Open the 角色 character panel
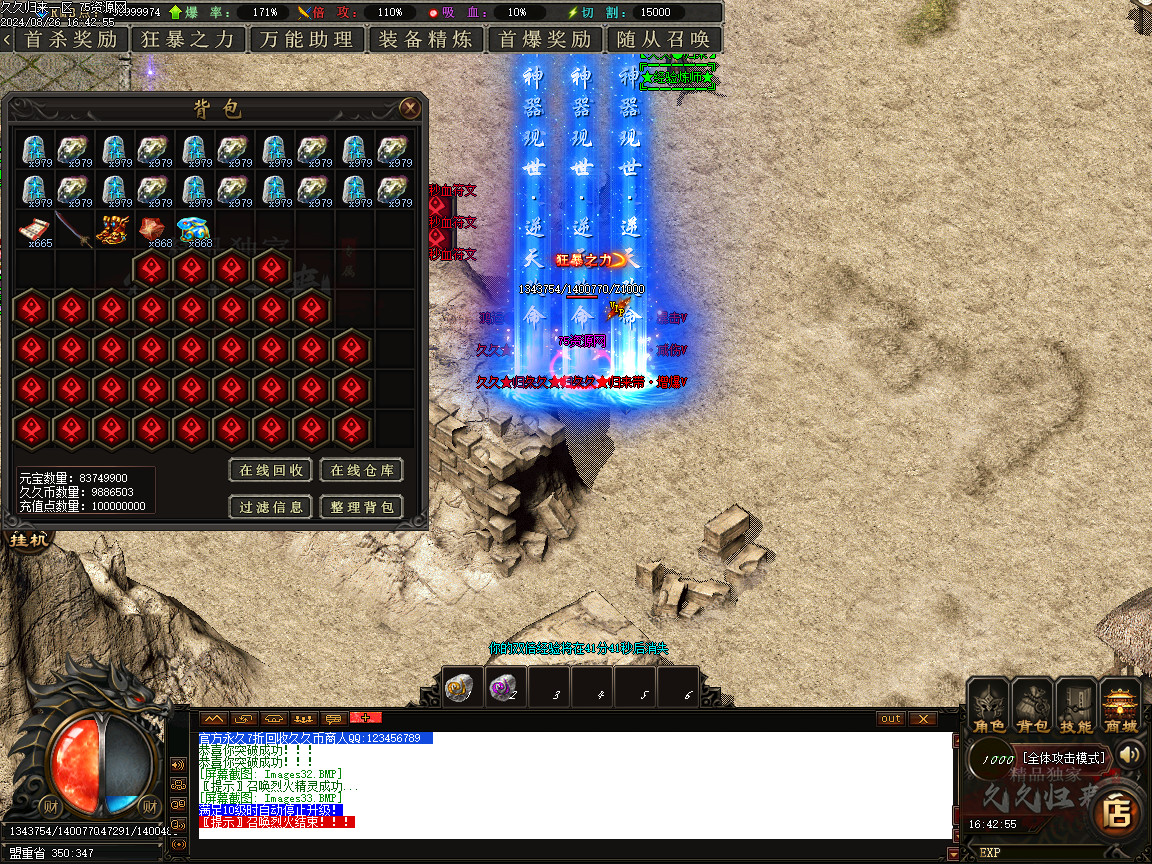Screen dimensions: 1152x864 point(989,706)
